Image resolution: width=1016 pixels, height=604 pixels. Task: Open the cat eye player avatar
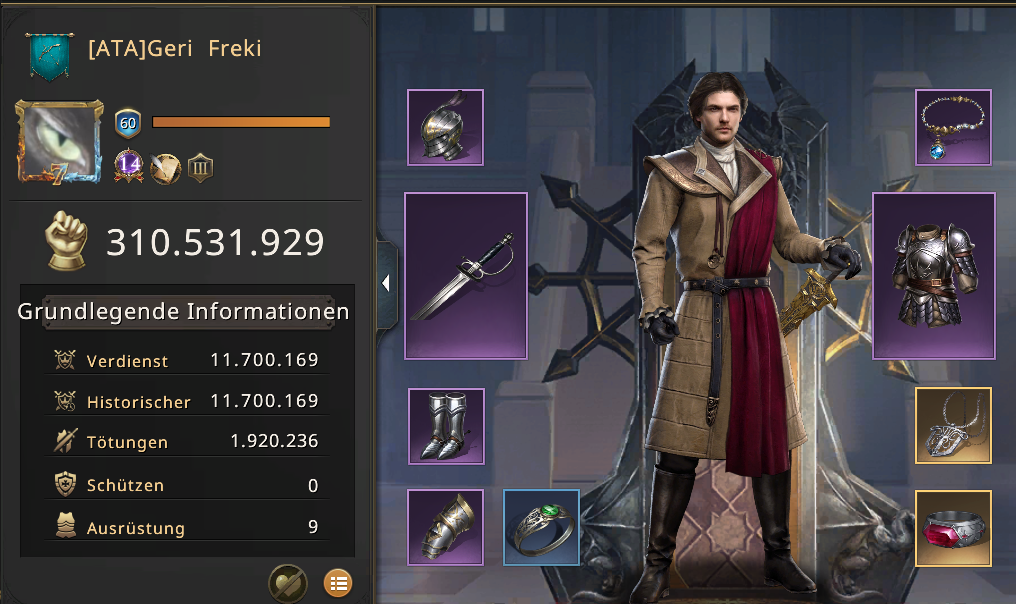(59, 141)
